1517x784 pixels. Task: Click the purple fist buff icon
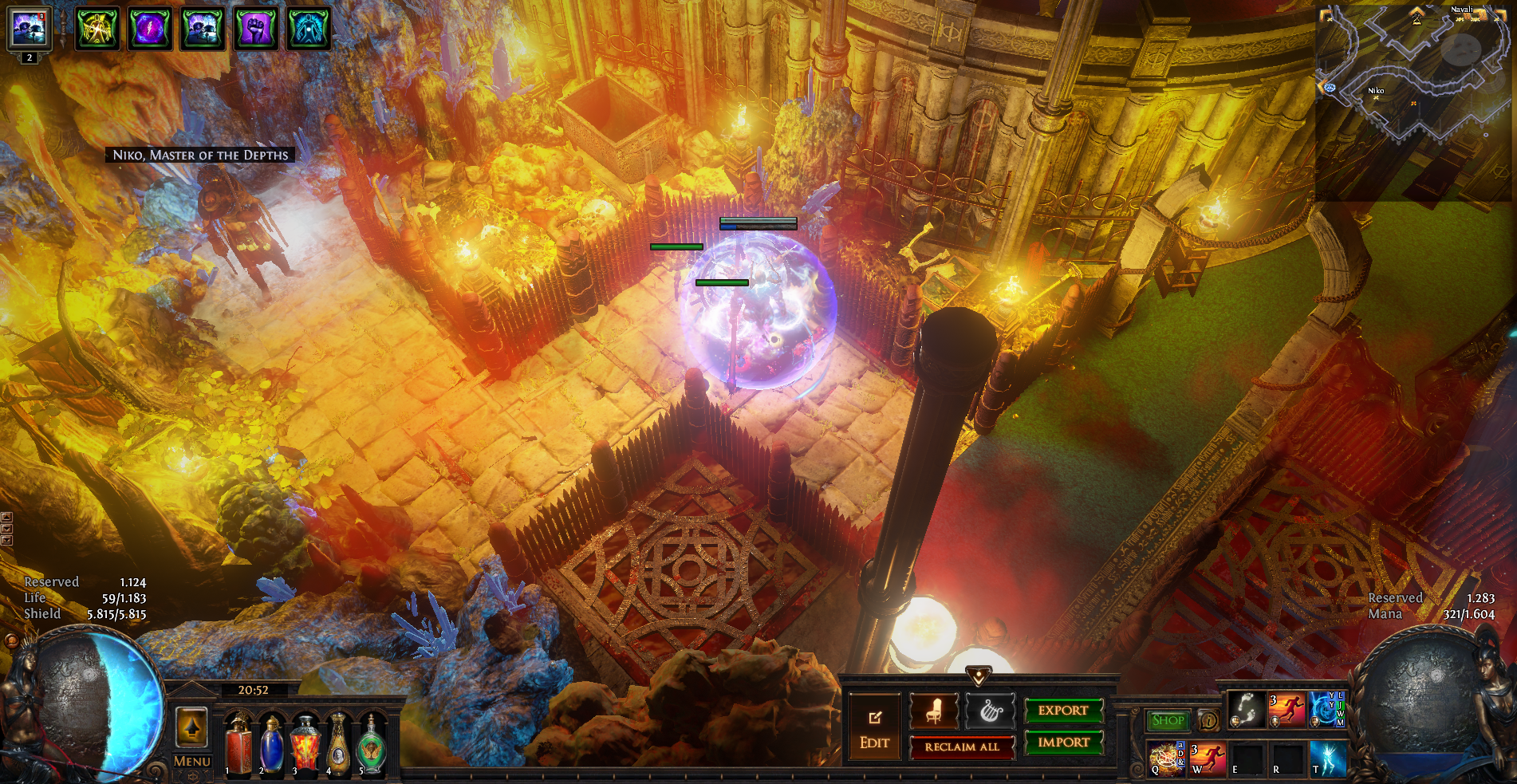pos(255,29)
